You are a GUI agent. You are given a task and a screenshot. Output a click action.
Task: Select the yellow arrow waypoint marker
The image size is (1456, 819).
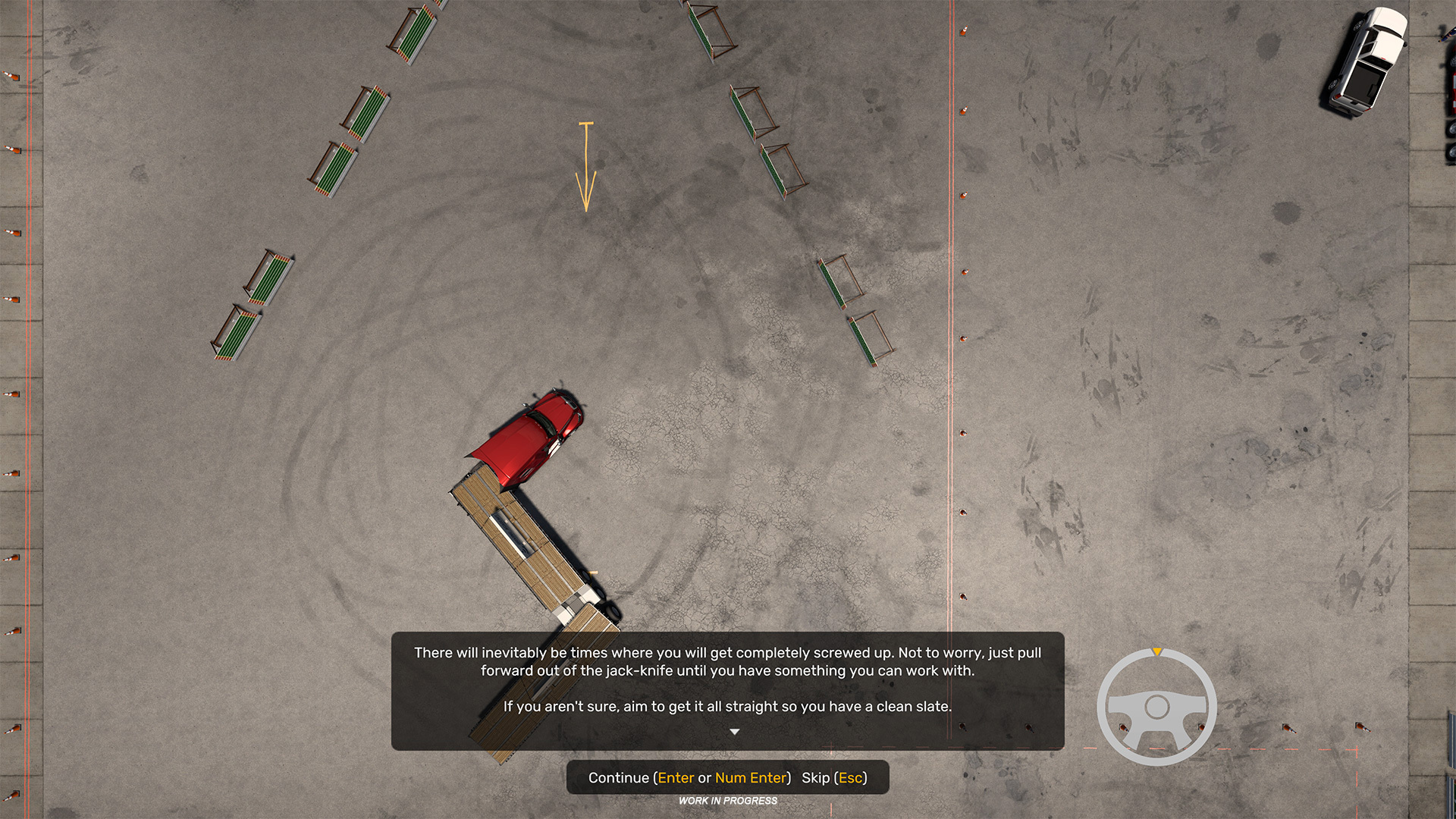click(x=585, y=167)
